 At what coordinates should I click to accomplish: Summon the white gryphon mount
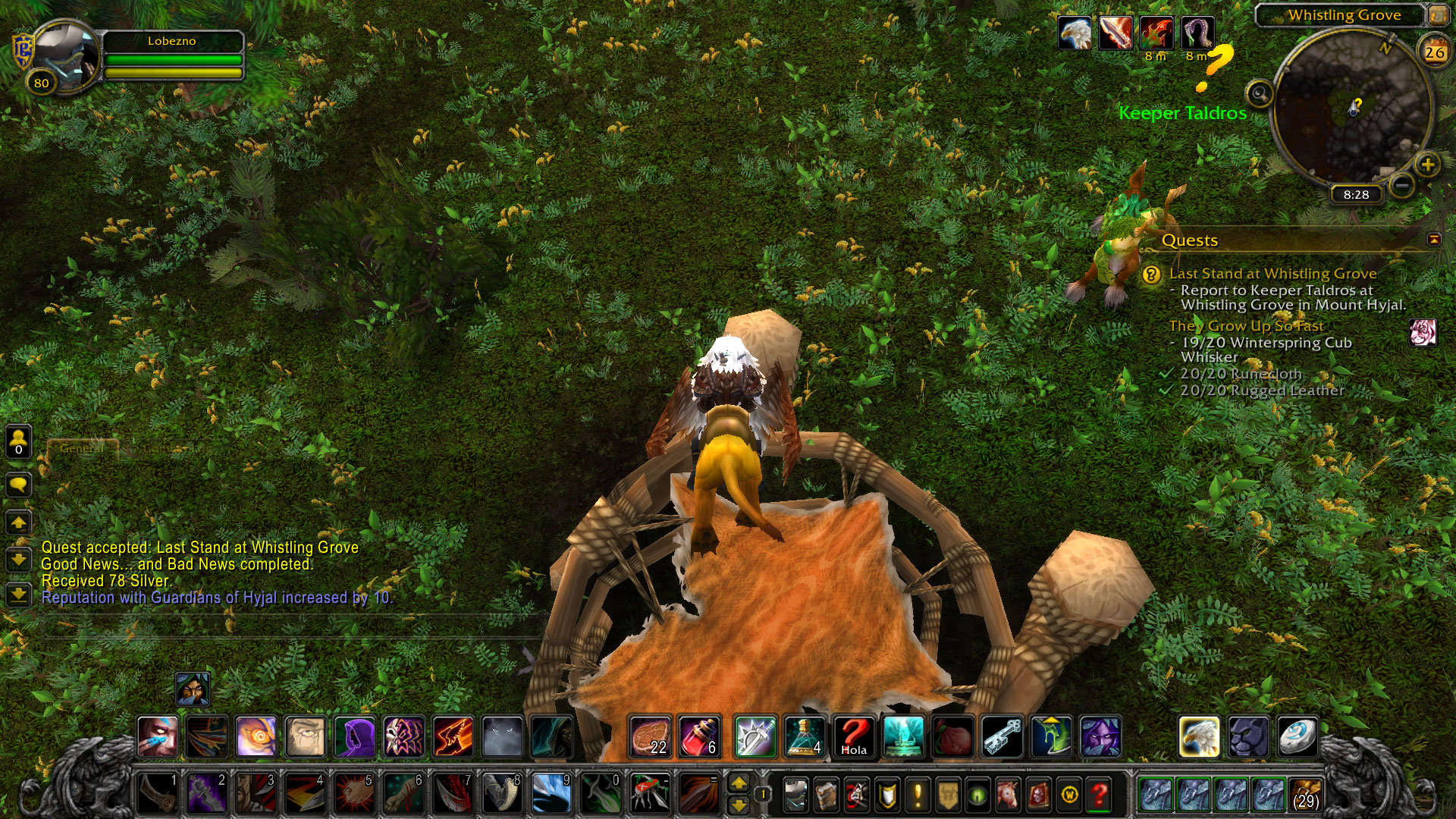[x=1199, y=736]
